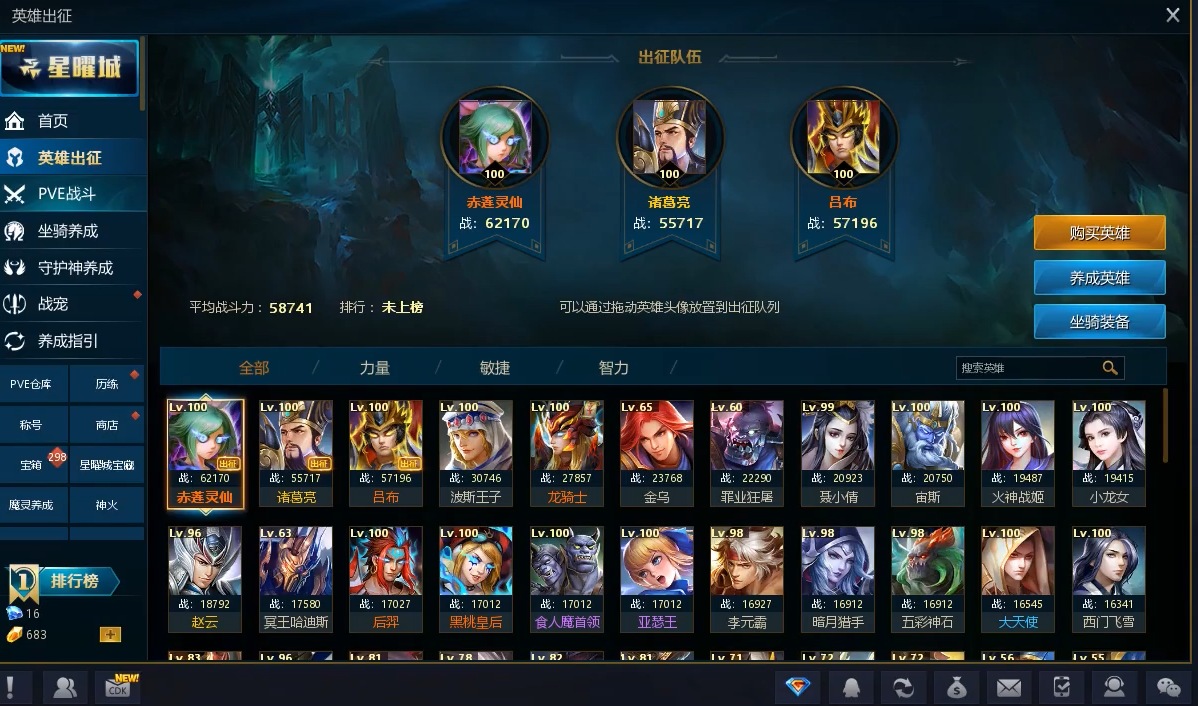Pick the 赵云 hero card
This screenshot has height=706, width=1198.
[x=205, y=578]
